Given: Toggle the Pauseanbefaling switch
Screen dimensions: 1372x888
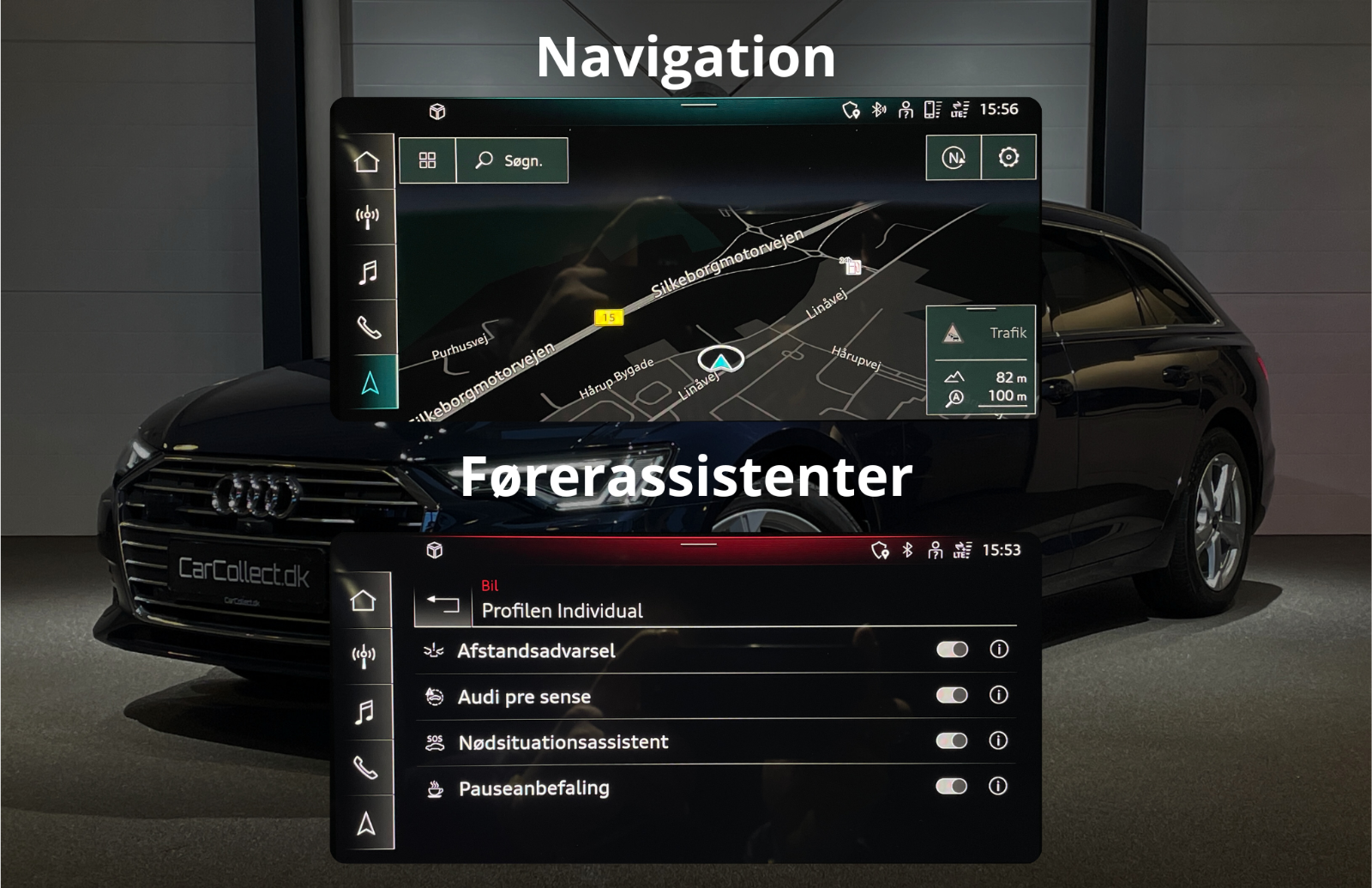Looking at the screenshot, I should (x=952, y=786).
